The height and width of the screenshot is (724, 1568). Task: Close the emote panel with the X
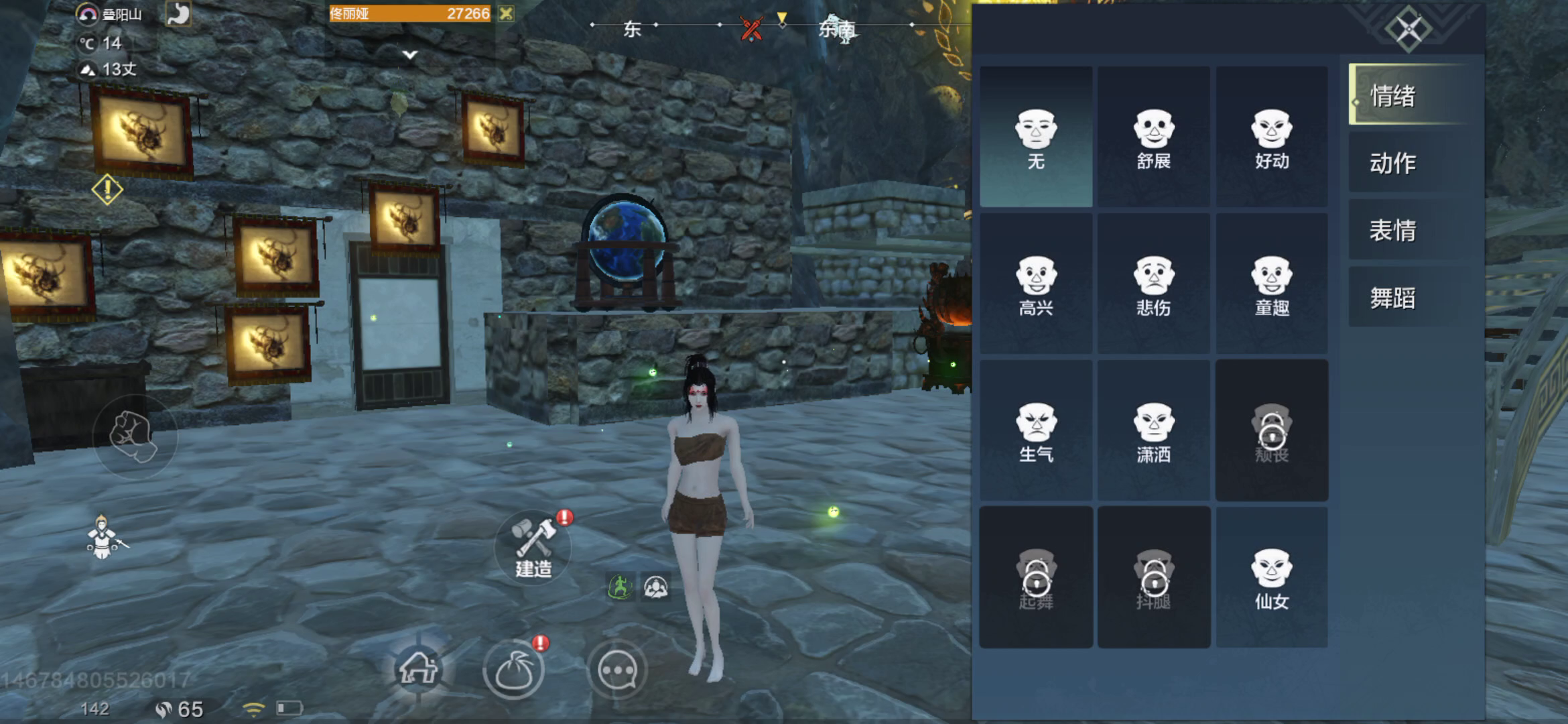tap(1408, 29)
